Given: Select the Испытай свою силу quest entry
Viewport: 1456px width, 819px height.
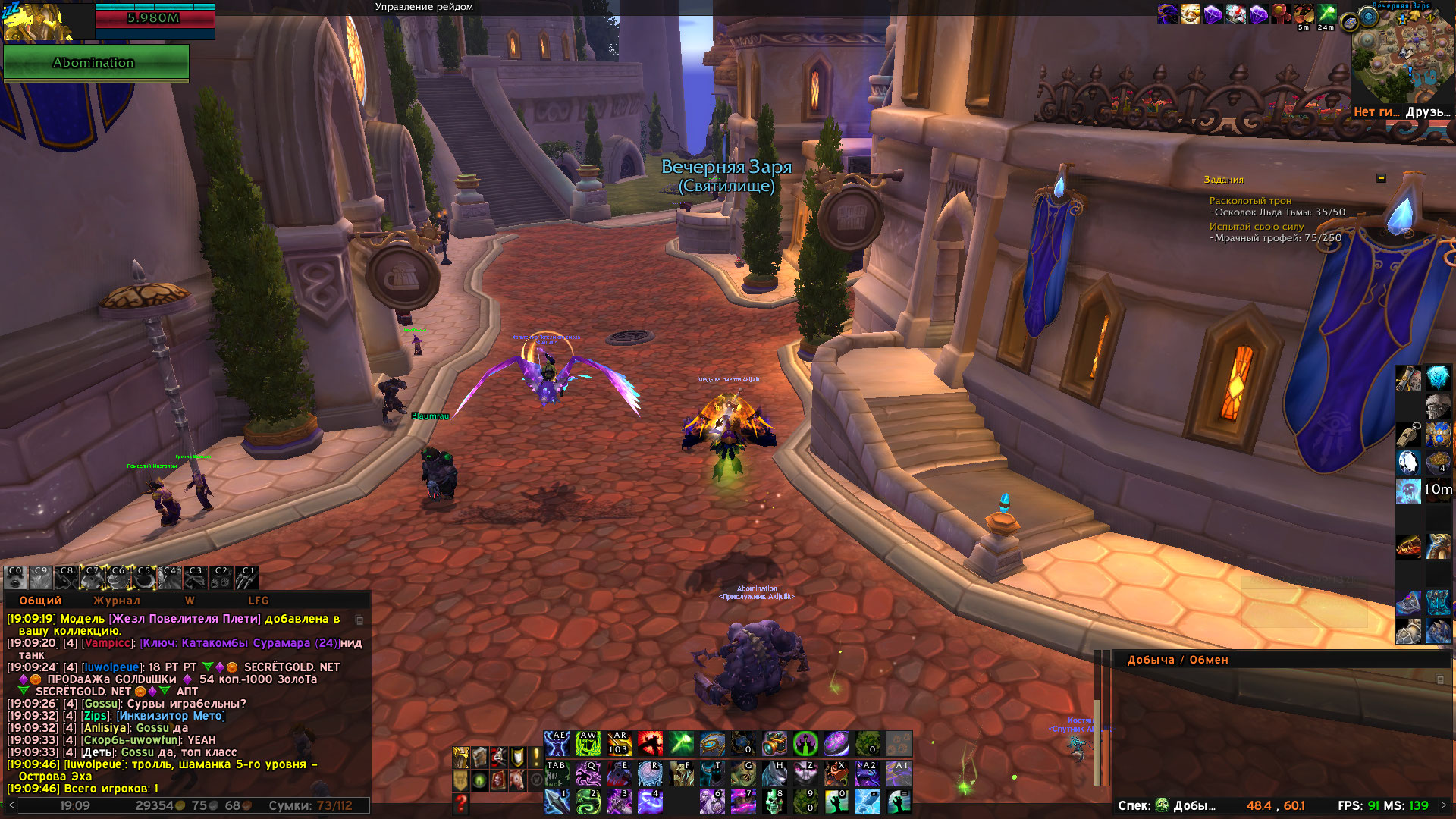Looking at the screenshot, I should pyautogui.click(x=1256, y=227).
